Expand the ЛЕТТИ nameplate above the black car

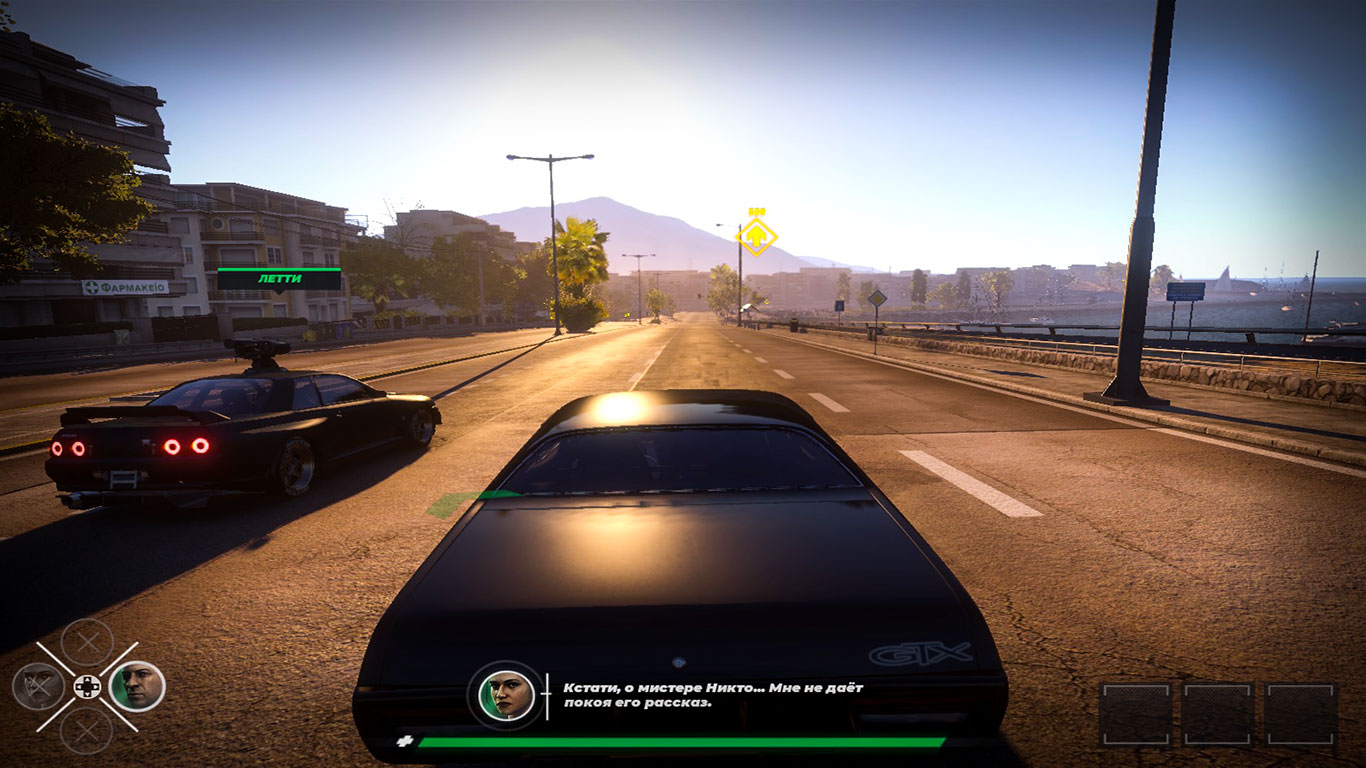click(x=282, y=281)
